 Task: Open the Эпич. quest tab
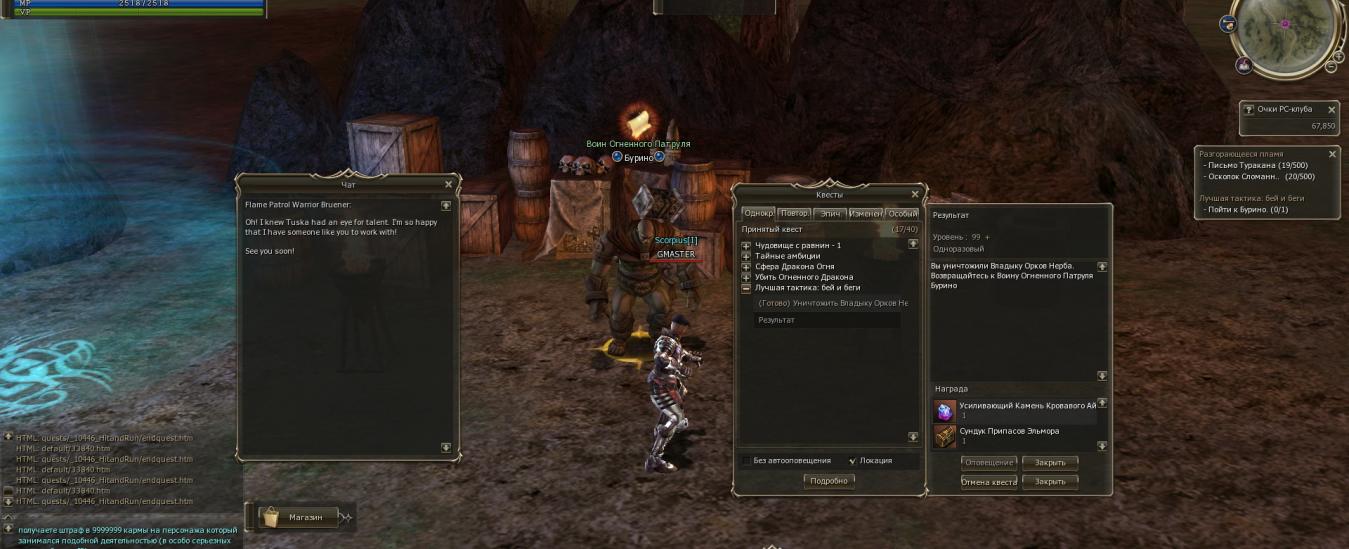pos(829,213)
